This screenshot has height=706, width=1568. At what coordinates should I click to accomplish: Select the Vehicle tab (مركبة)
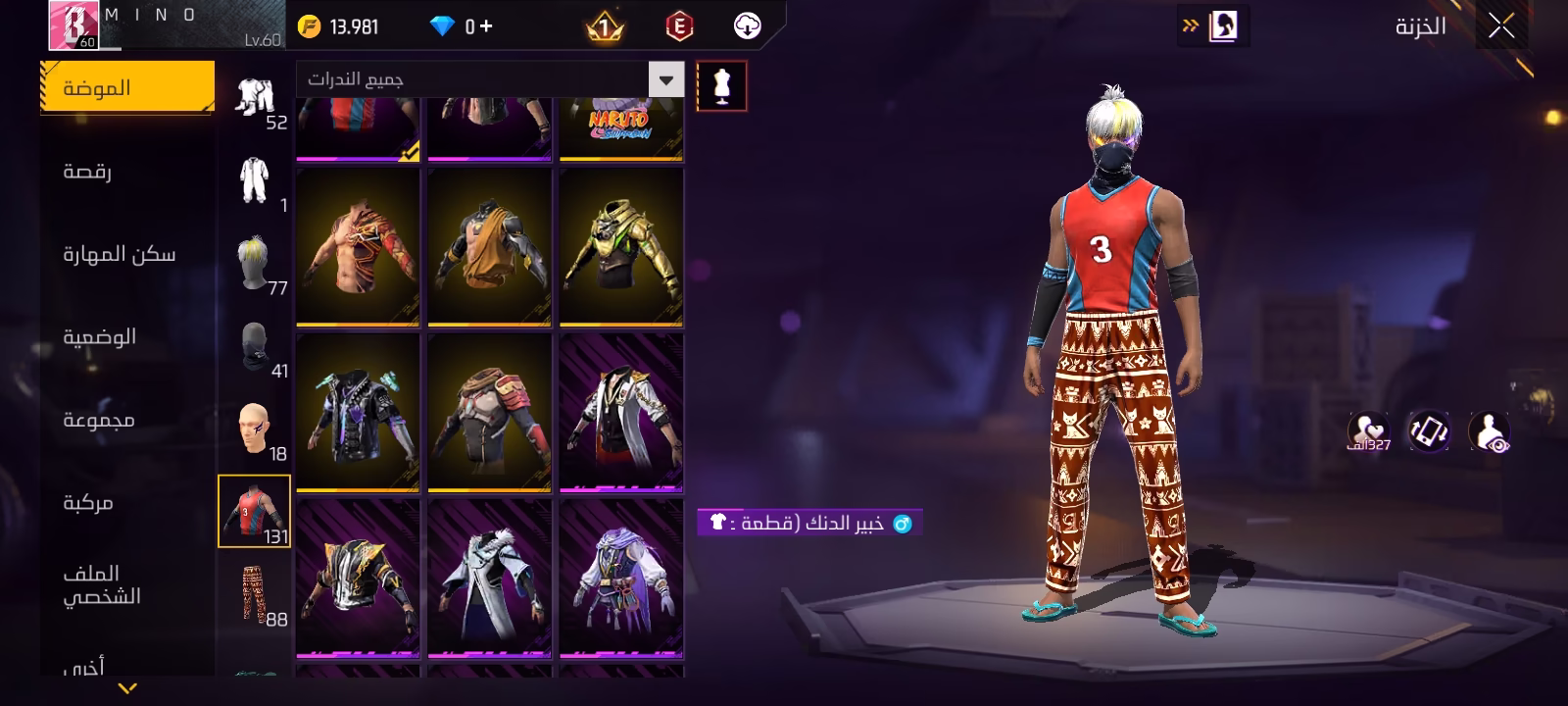pos(88,503)
